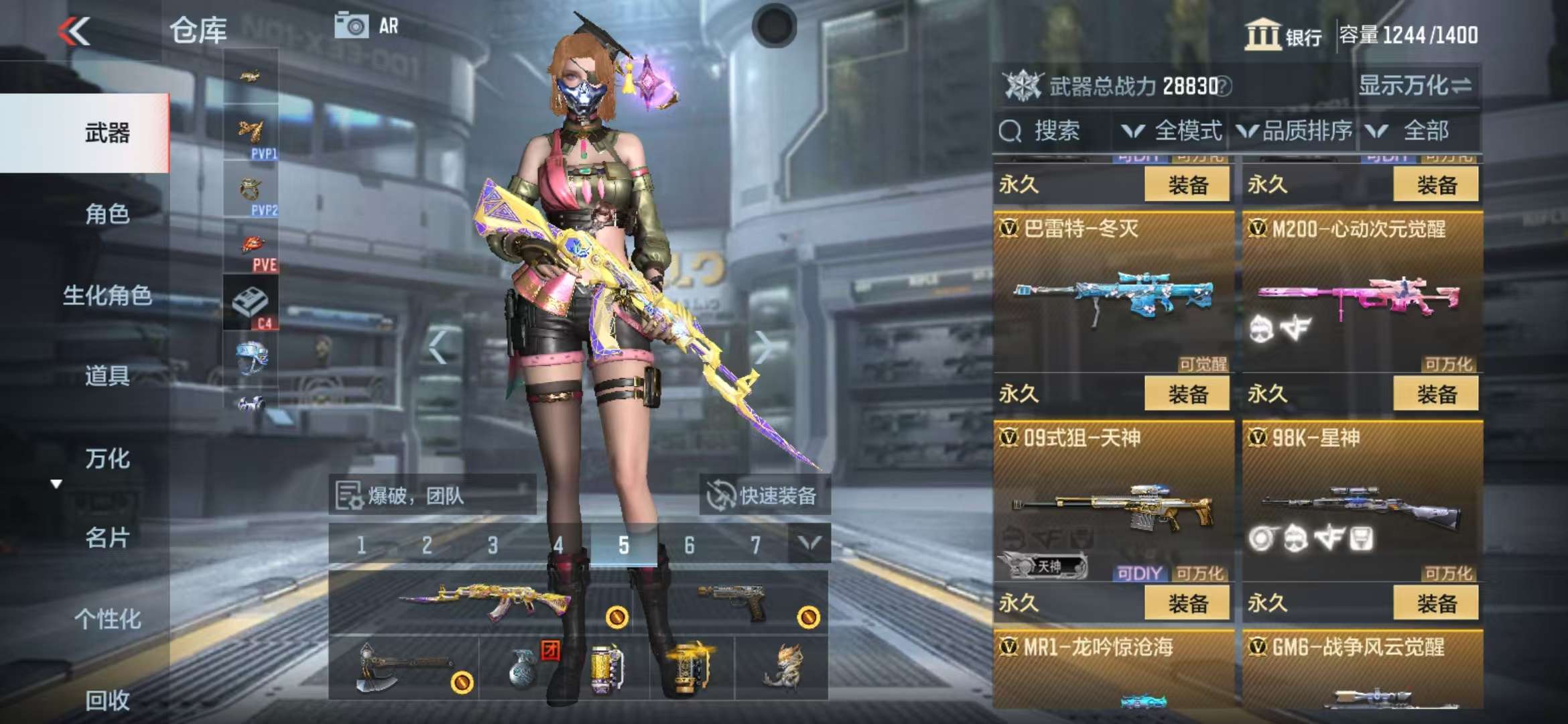Equip the 巴雷特-冬灭 sniper rifle
Screen dimensions: 1568x724
(x=1187, y=394)
